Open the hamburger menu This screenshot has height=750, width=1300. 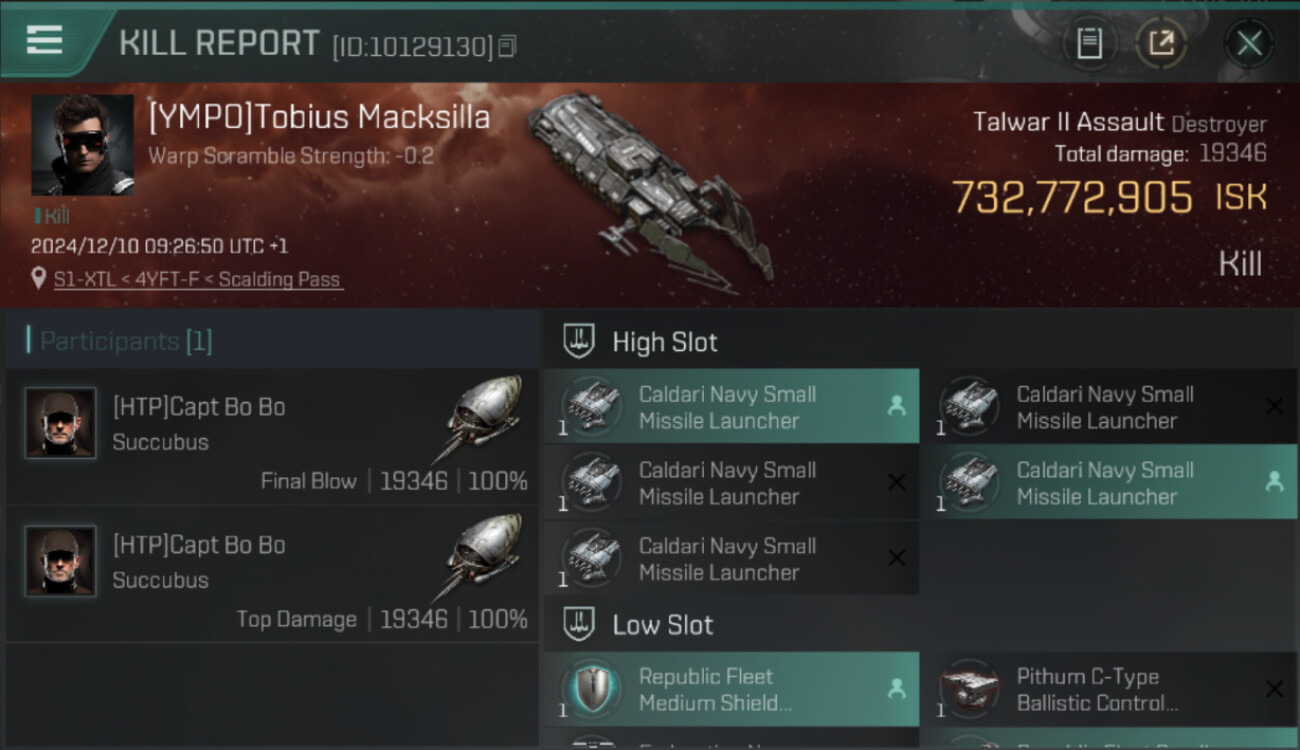(44, 40)
